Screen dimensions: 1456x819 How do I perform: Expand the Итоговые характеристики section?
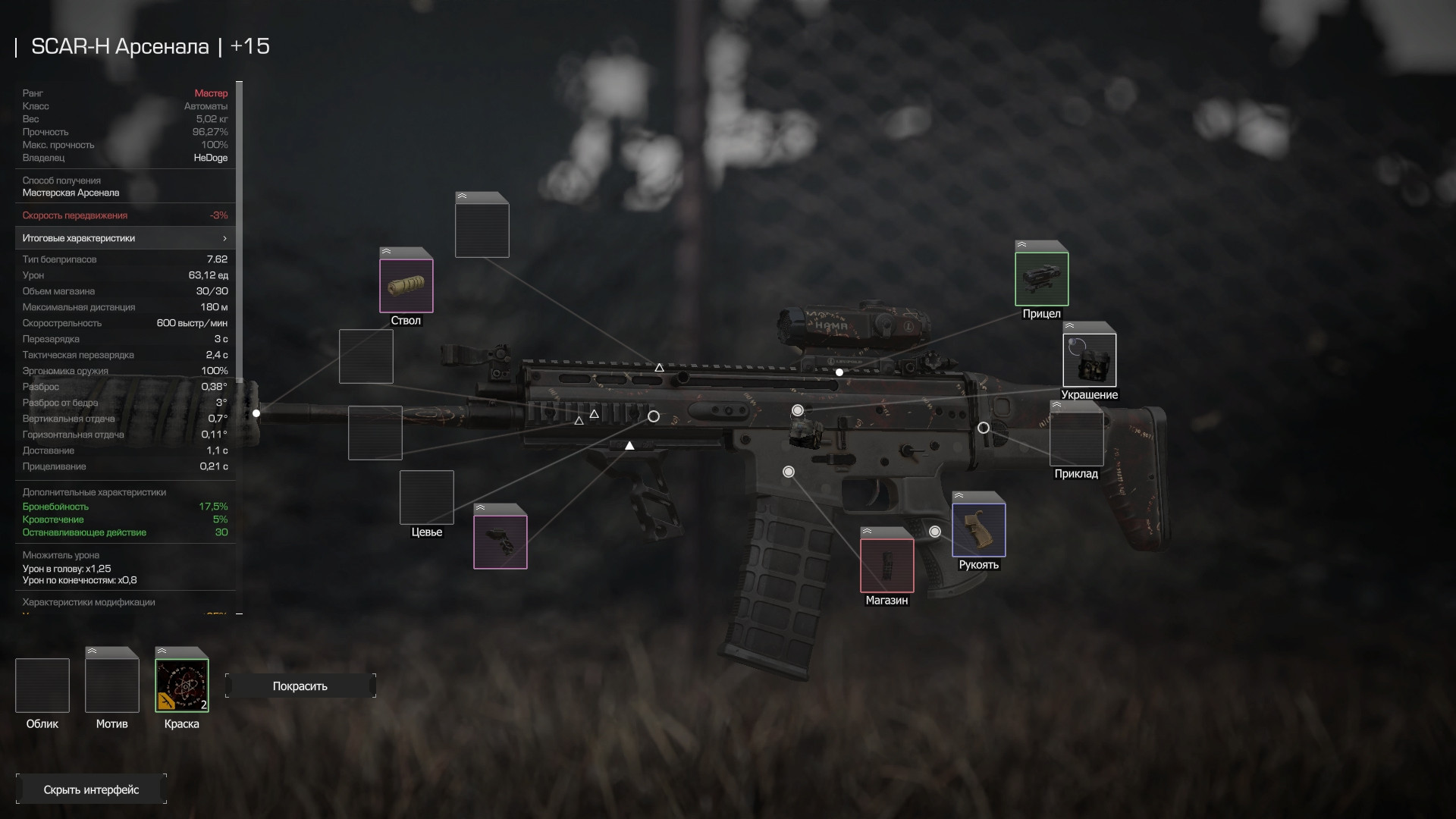click(125, 238)
